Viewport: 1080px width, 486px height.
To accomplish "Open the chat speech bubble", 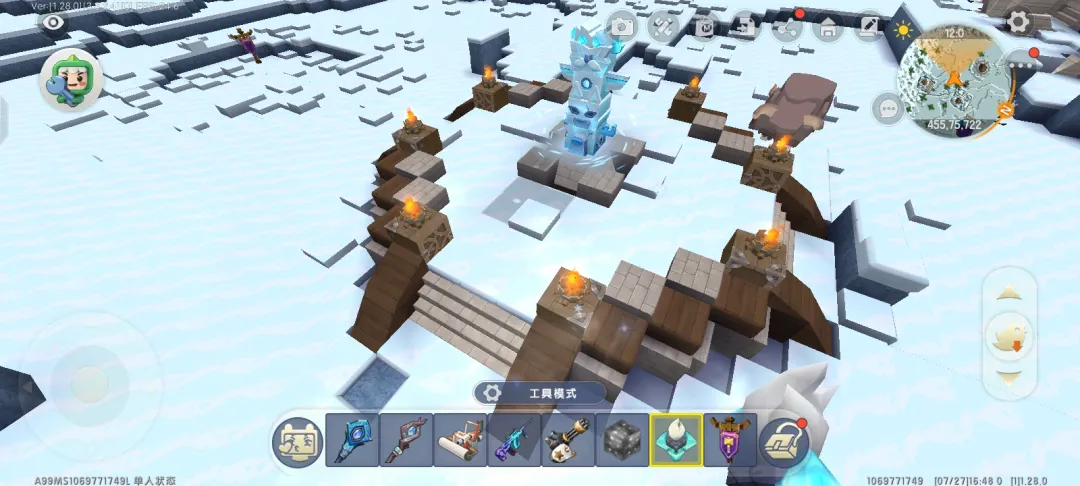I will [x=887, y=107].
